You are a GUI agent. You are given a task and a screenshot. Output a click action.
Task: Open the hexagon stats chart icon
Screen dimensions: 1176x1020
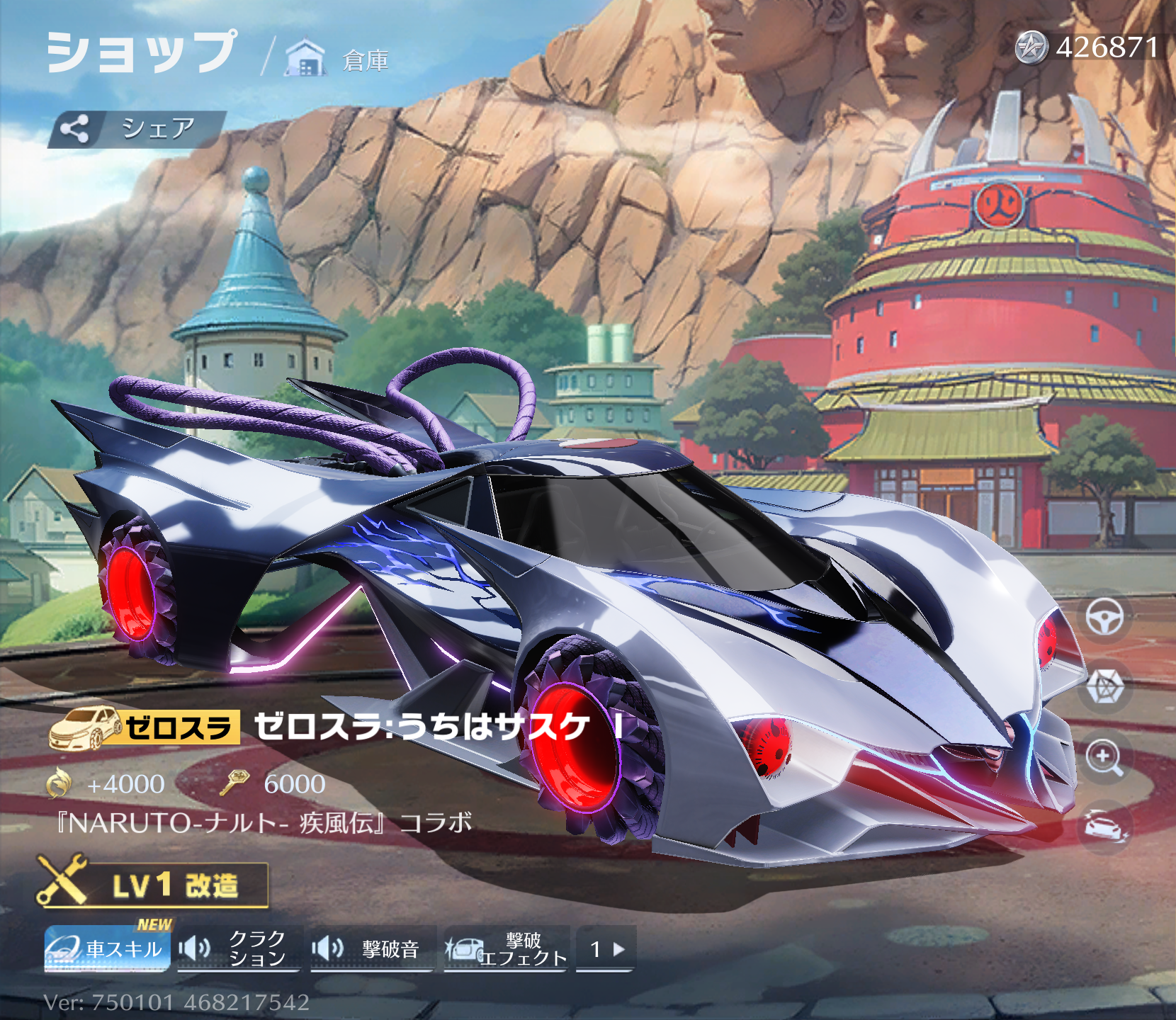coord(1104,686)
